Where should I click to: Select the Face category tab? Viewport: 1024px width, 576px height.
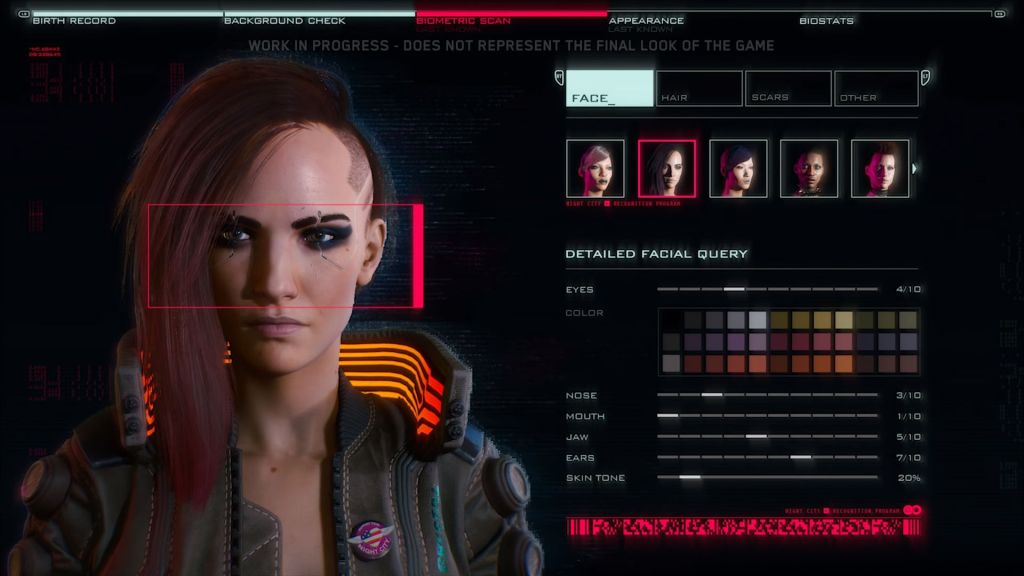(x=609, y=88)
